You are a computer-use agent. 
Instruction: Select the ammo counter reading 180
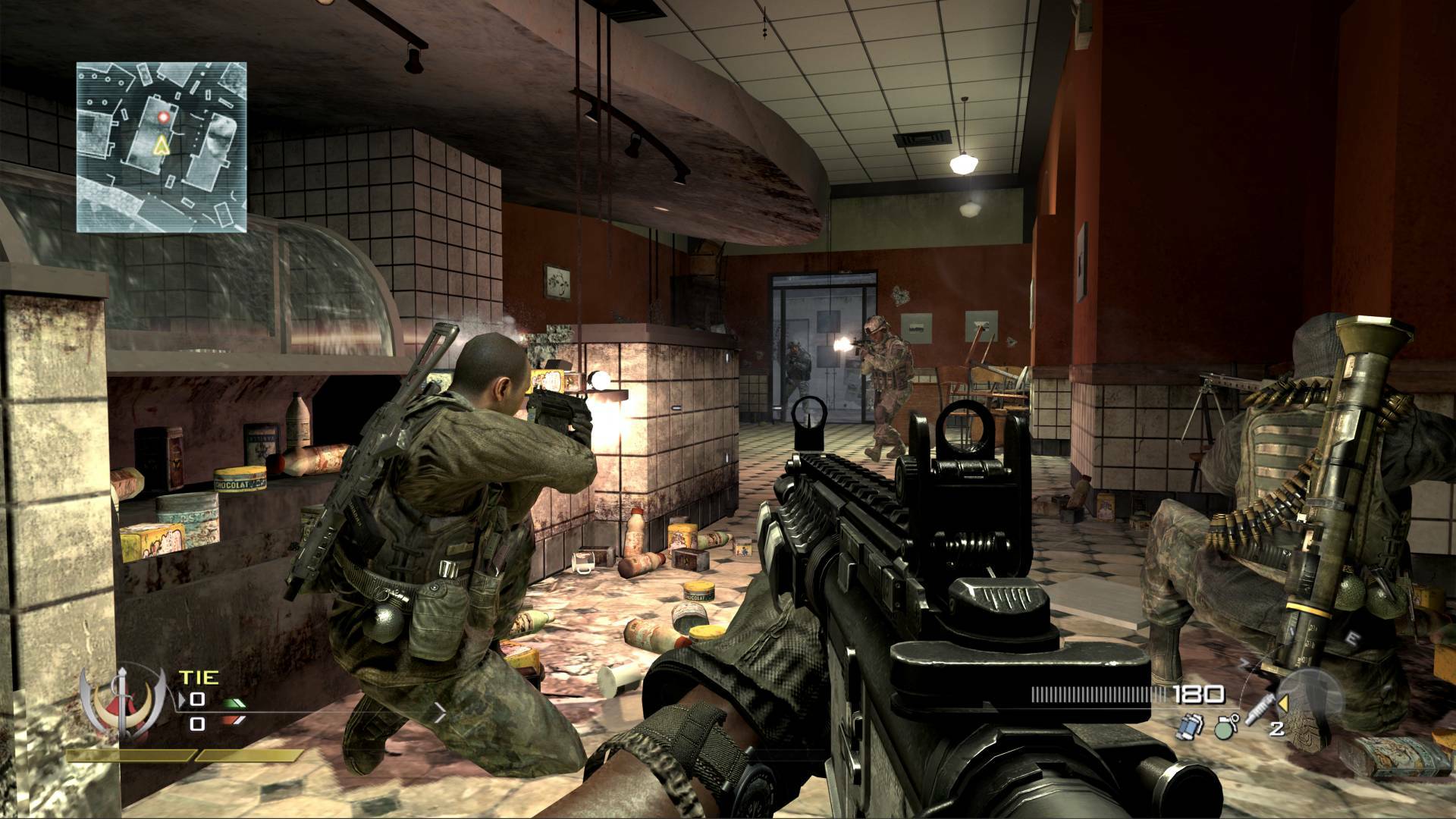click(1200, 695)
